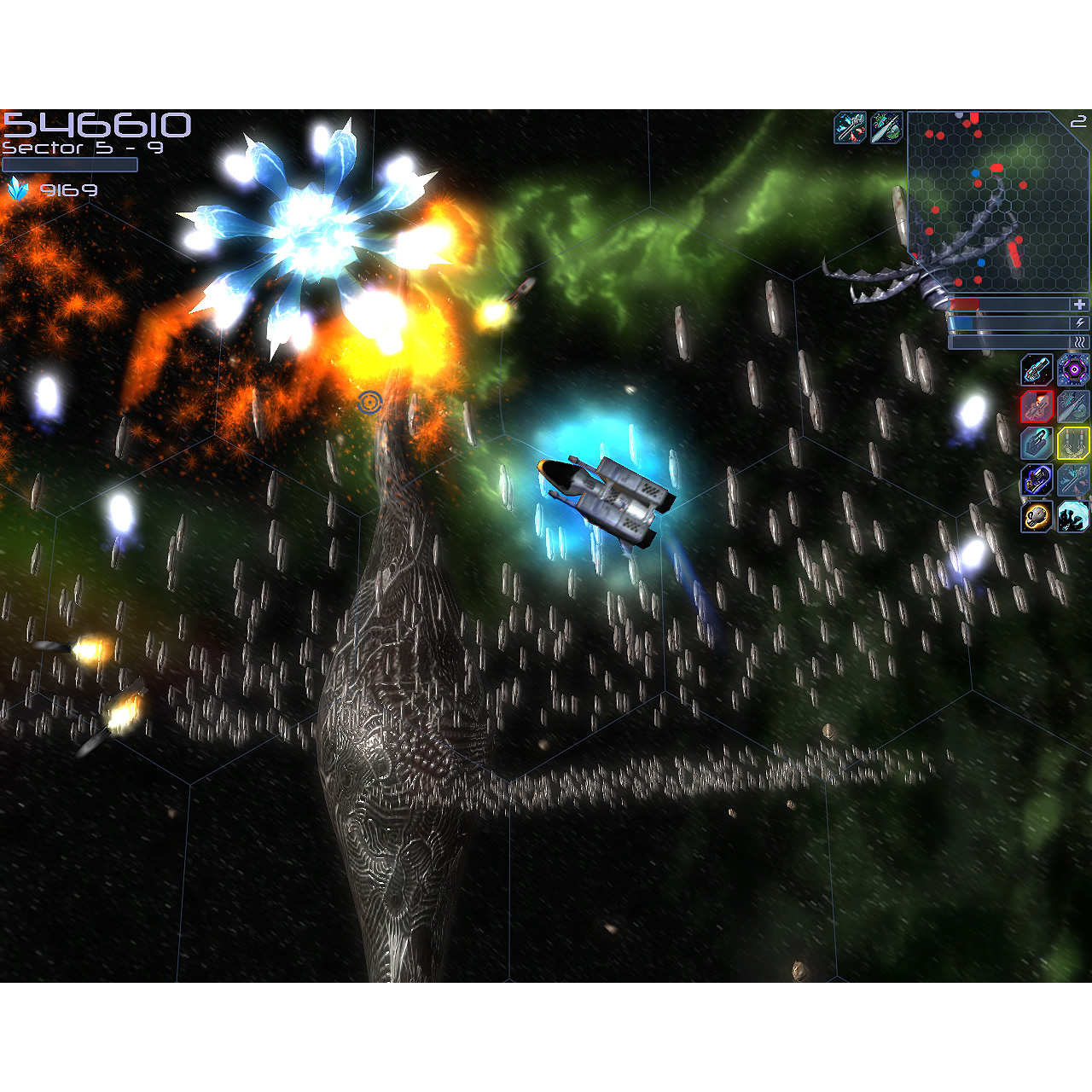Click the crystal icon next to 9169
The image size is (1092, 1092).
[19, 188]
